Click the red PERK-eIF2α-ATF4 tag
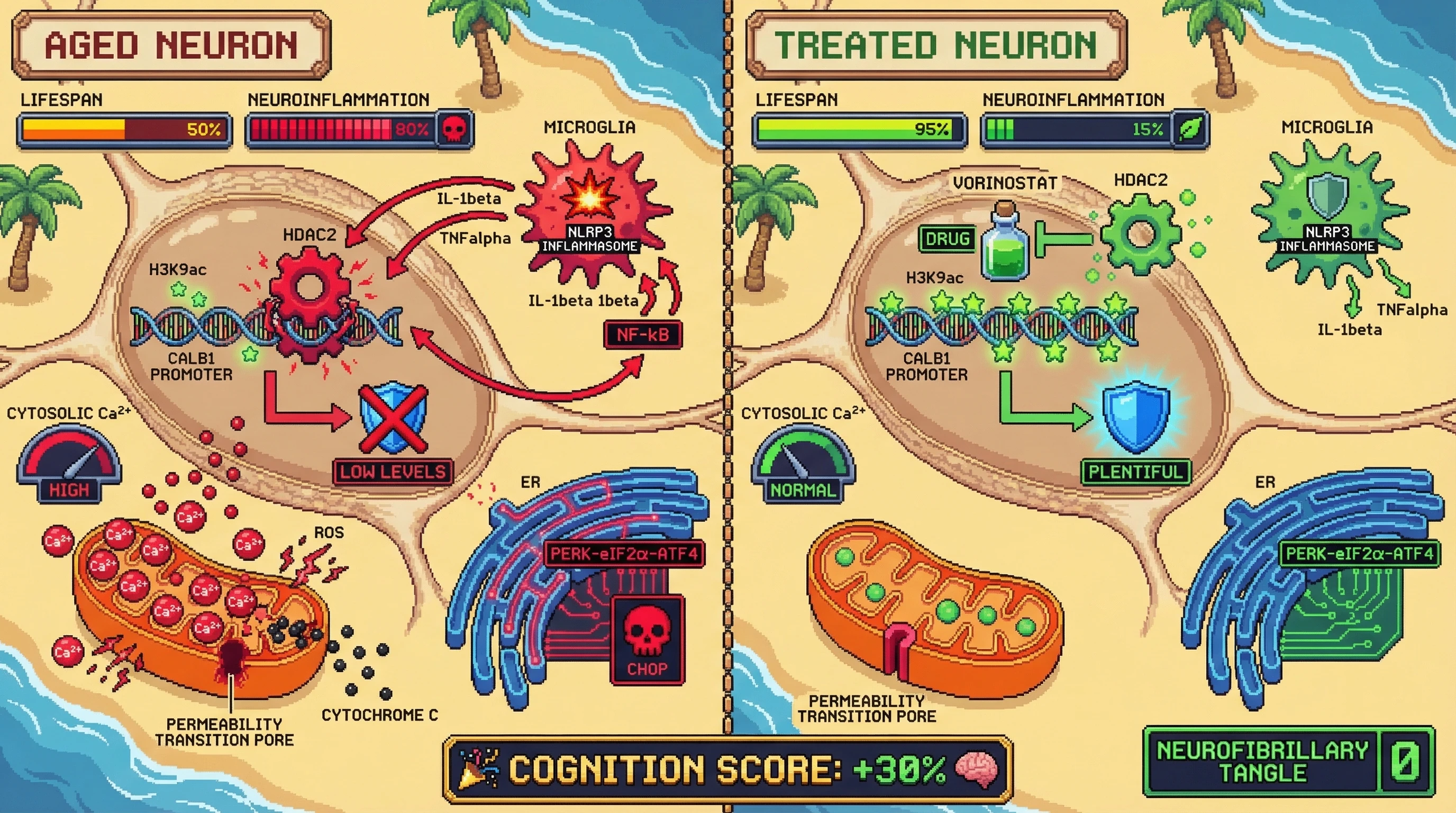Screen dimensions: 1456x813 tap(624, 554)
